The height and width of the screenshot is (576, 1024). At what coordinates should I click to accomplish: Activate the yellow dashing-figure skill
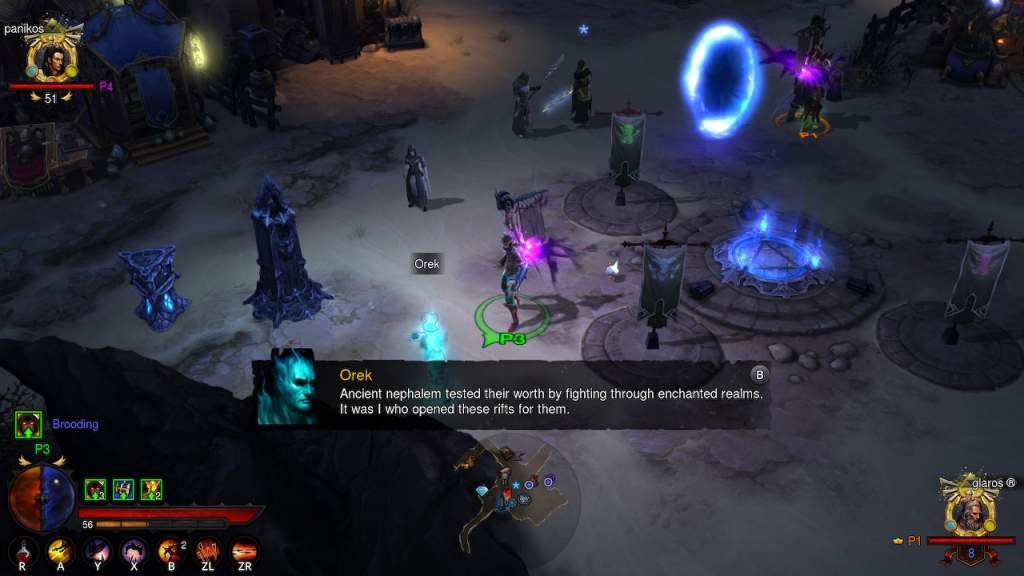(61, 551)
